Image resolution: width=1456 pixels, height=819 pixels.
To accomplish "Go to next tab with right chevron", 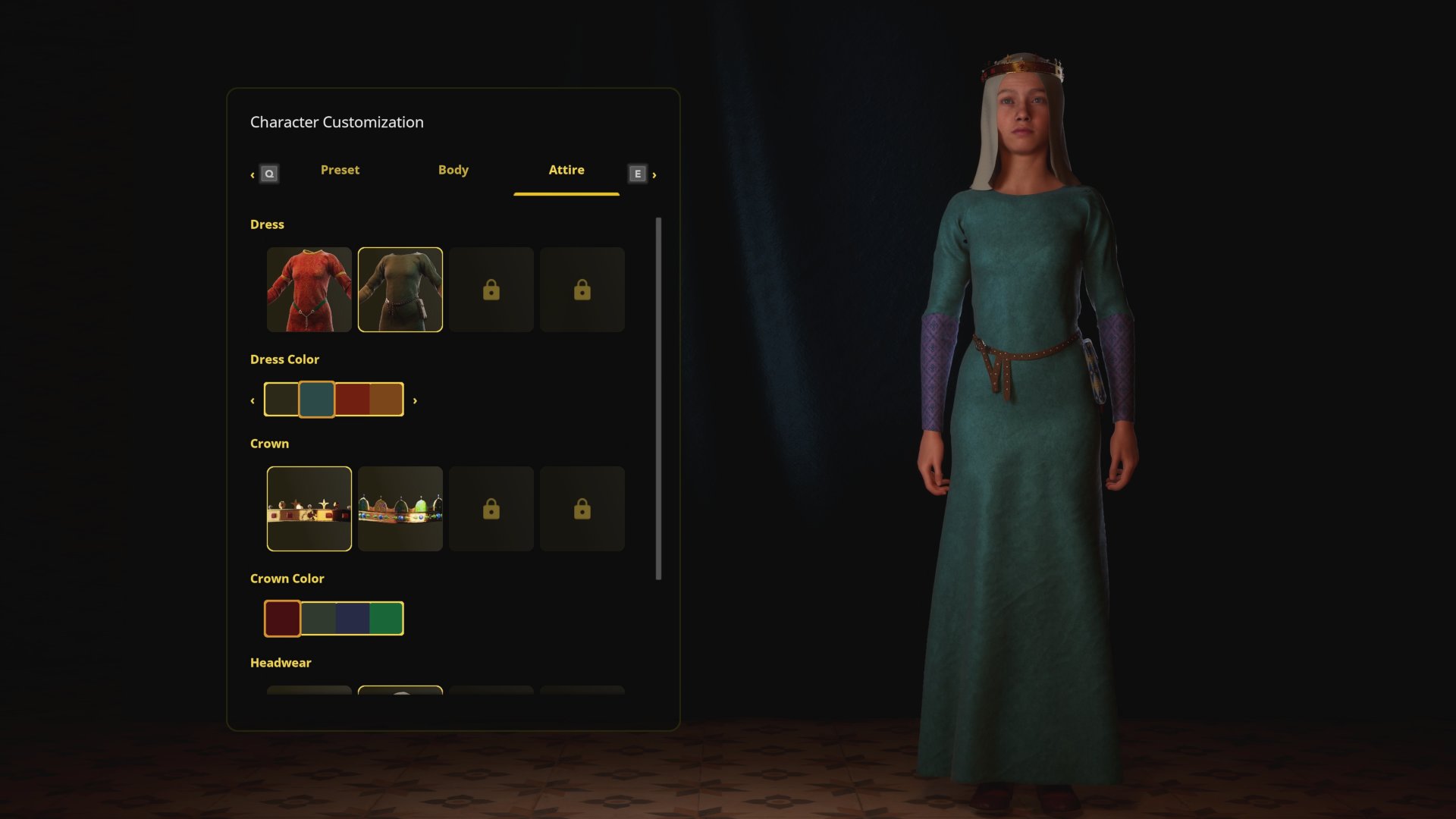I will tap(654, 175).
